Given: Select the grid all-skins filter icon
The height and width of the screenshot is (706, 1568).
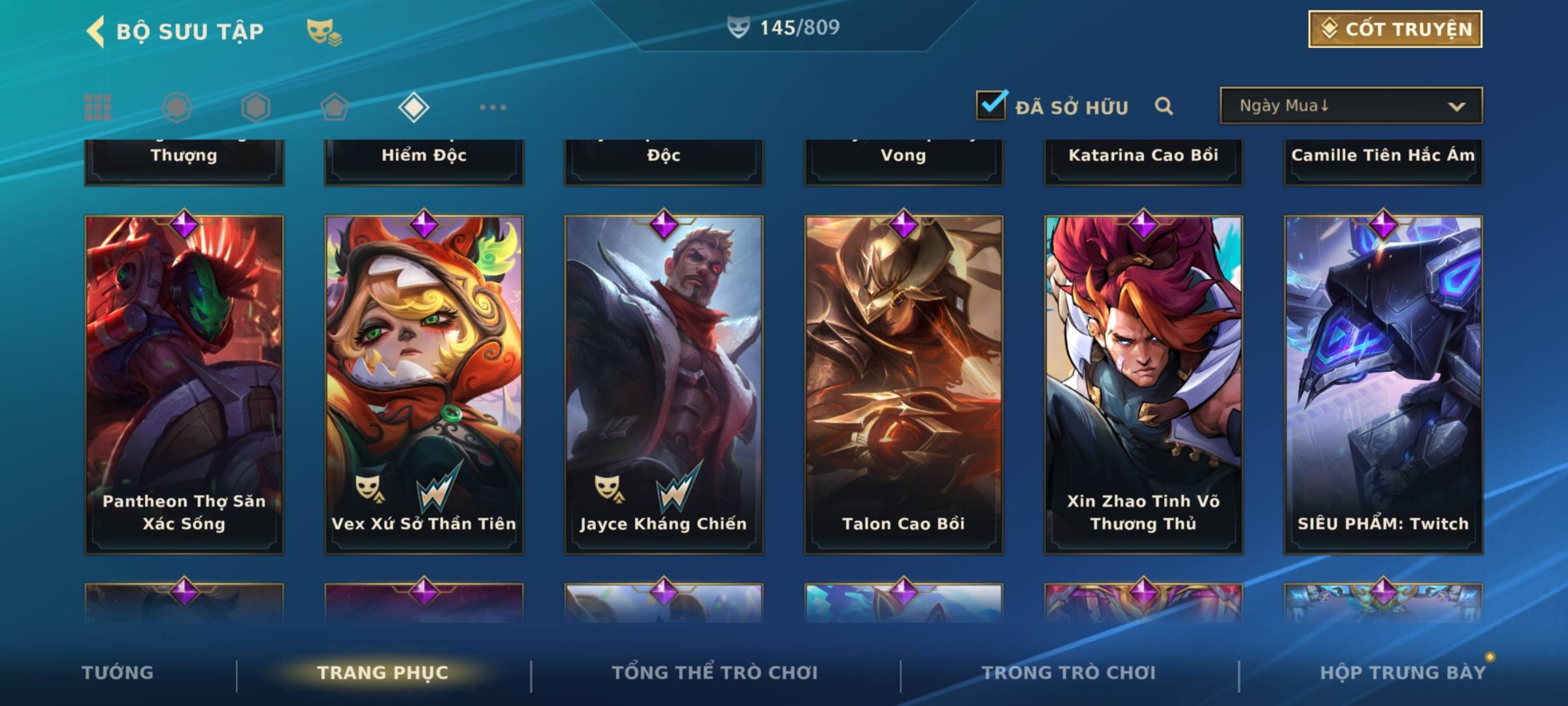Looking at the screenshot, I should 98,107.
